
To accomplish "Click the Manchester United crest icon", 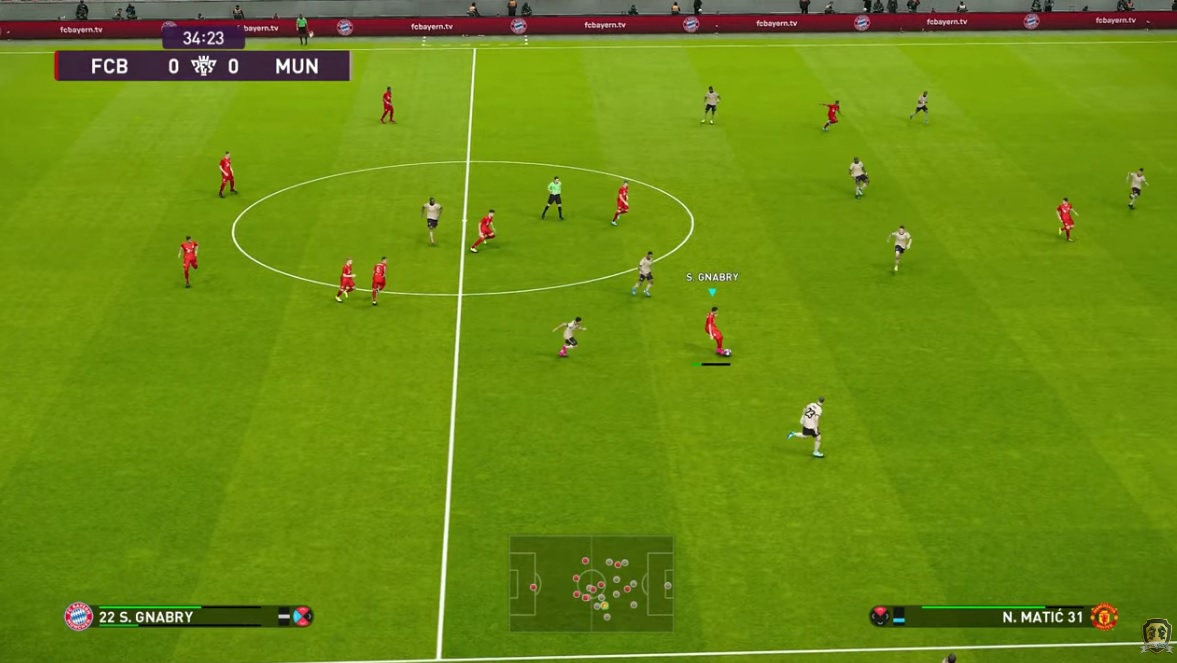I will 1103,617.
